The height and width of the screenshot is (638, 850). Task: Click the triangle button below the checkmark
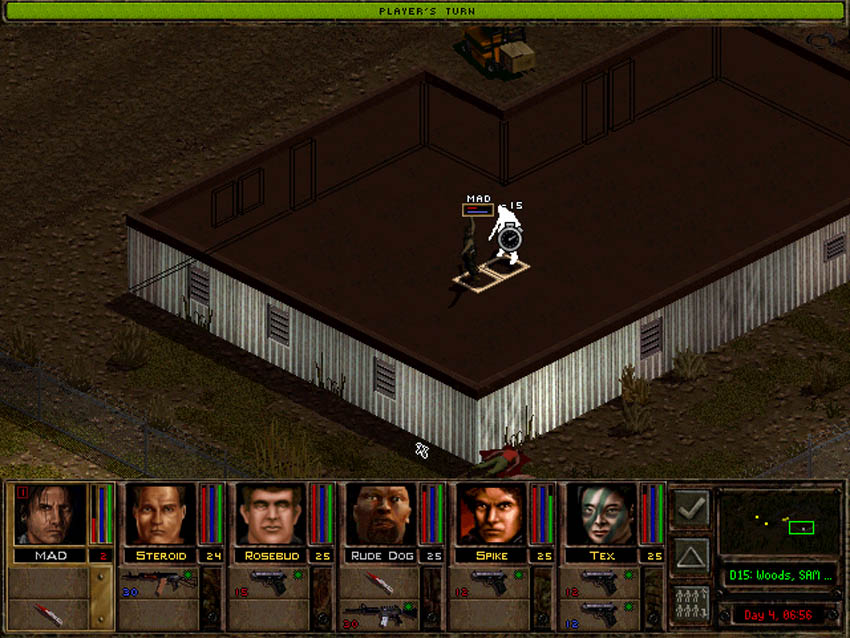tap(691, 555)
